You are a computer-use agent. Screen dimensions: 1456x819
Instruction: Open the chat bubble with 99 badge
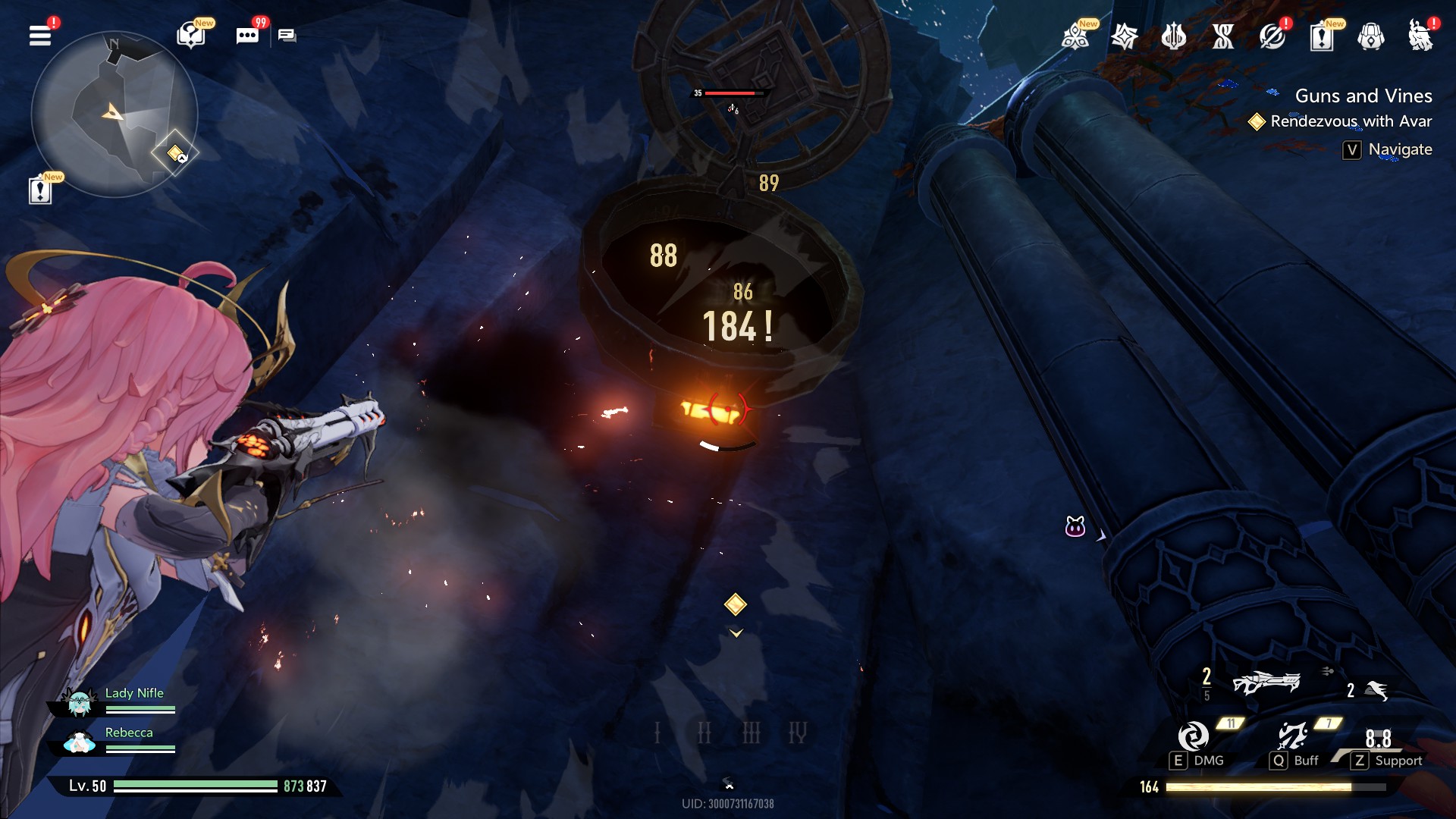point(247,36)
